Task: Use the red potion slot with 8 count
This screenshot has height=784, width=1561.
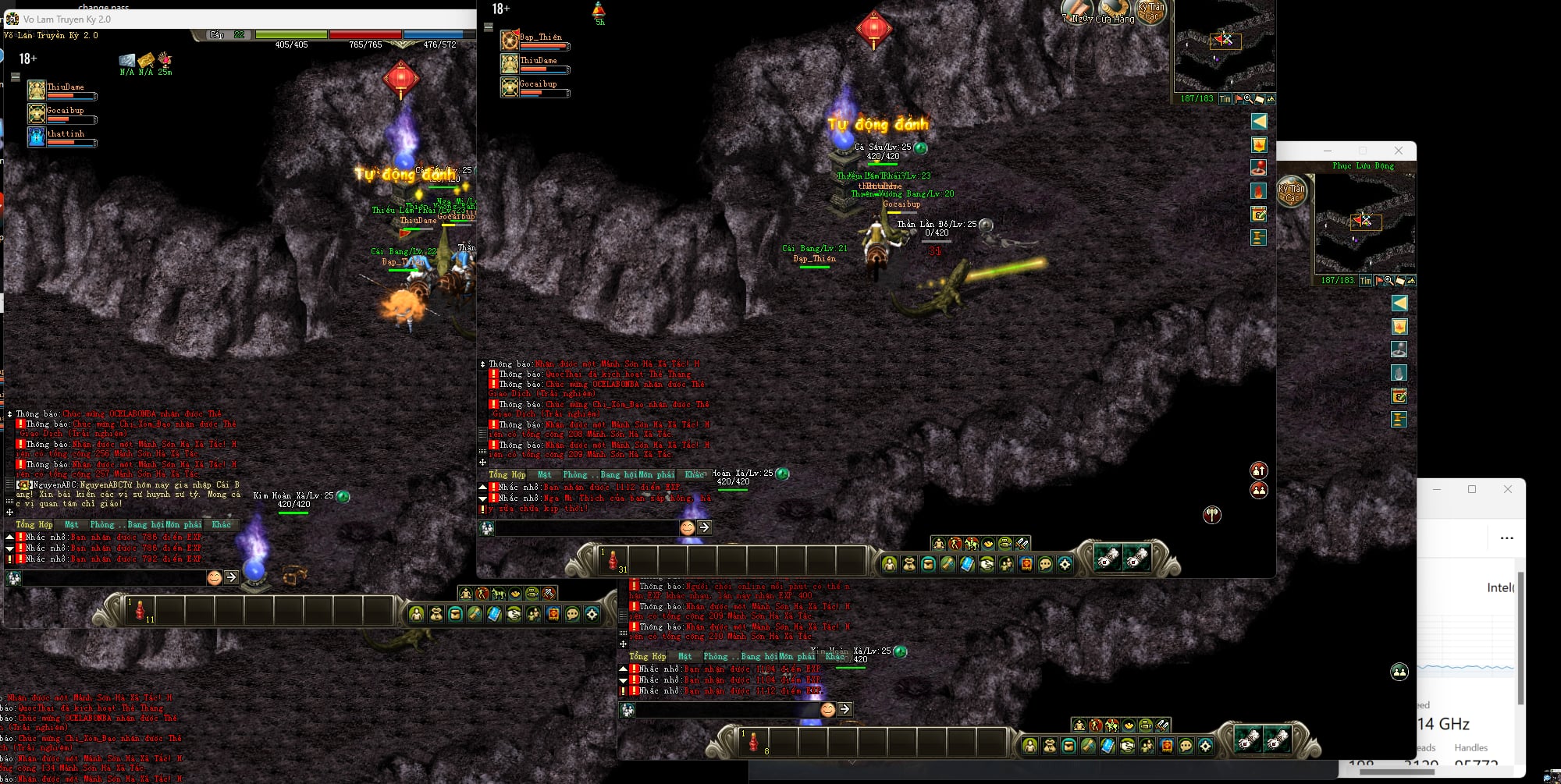Action: pyautogui.click(x=754, y=742)
